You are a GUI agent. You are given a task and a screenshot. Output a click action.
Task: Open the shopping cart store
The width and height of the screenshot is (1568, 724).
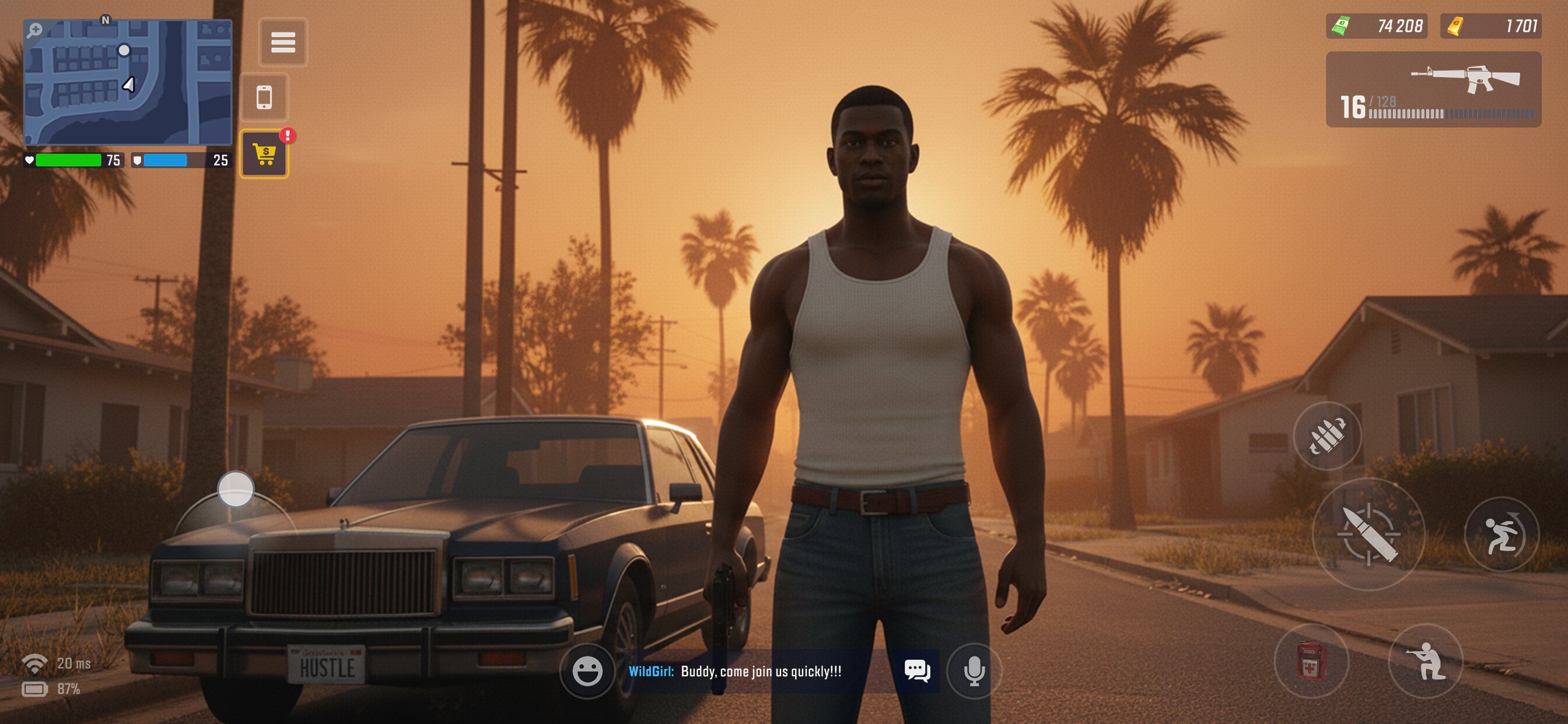(264, 154)
